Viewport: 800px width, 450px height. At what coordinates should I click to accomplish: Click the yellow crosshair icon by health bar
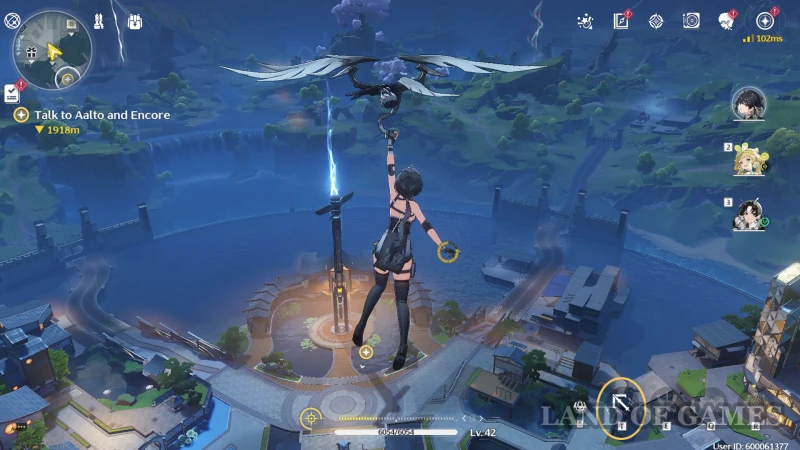coord(311,417)
